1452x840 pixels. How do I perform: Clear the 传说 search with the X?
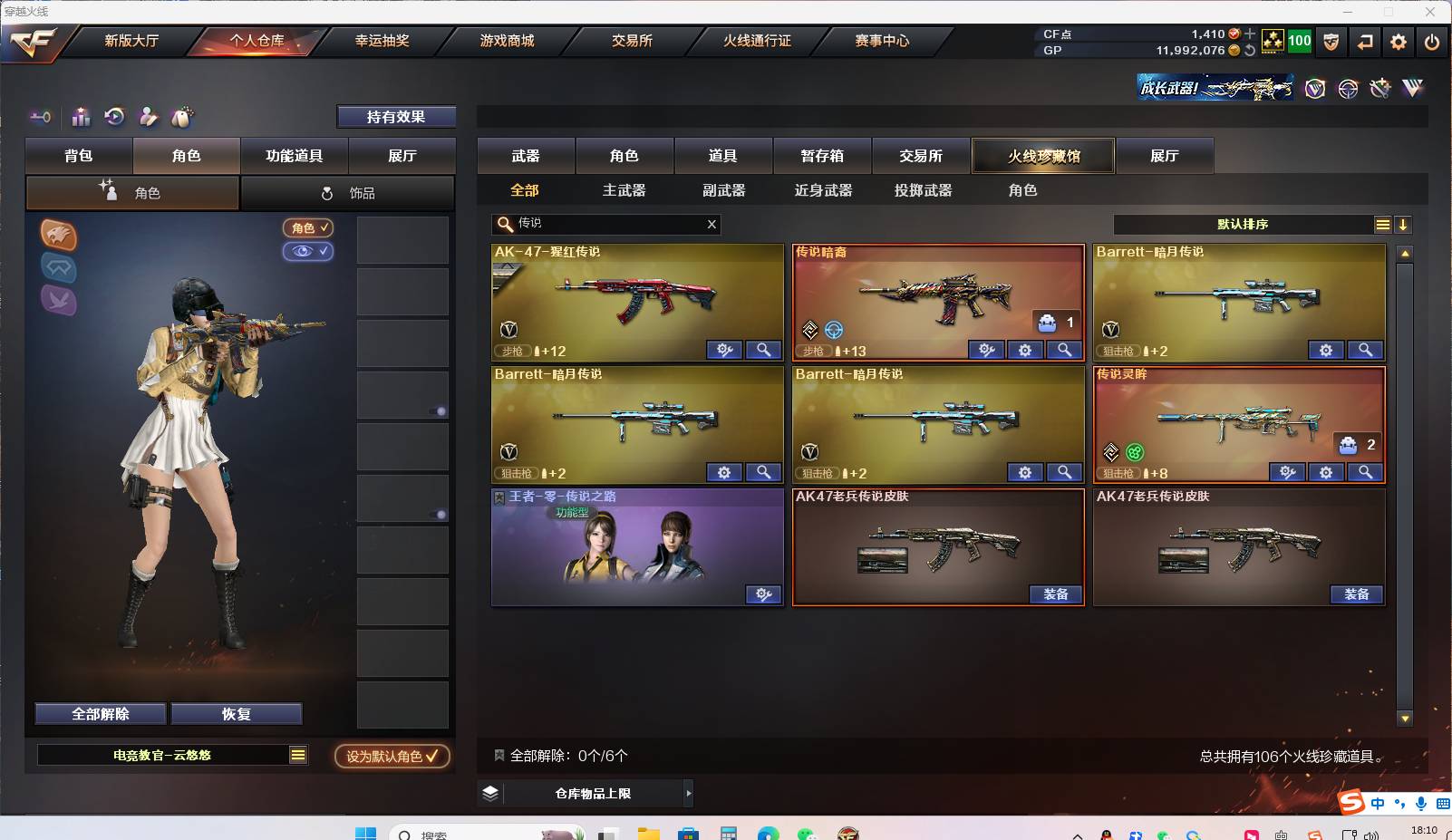(x=712, y=224)
